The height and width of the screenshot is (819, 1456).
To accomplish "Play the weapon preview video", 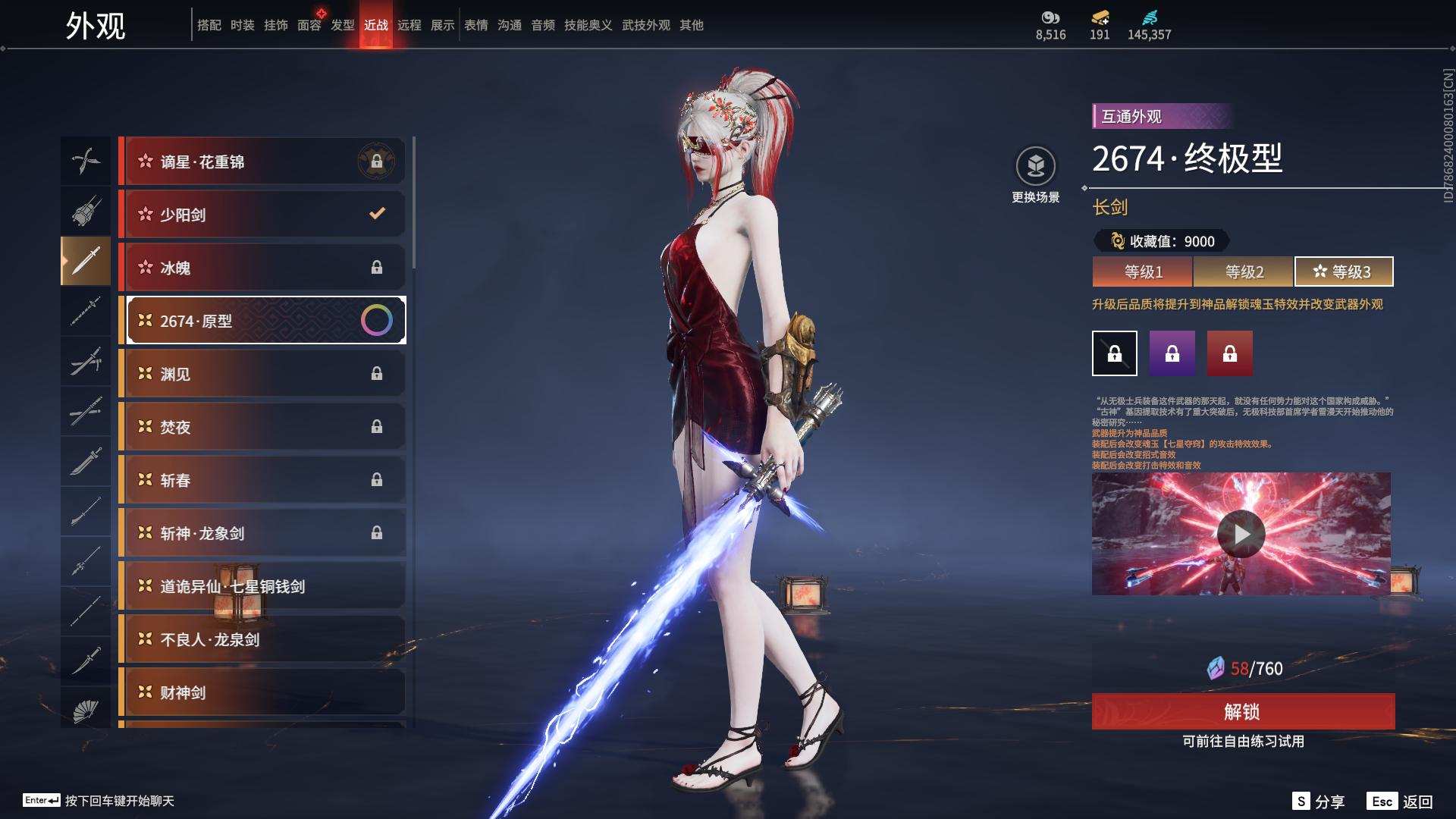I will click(x=1241, y=534).
